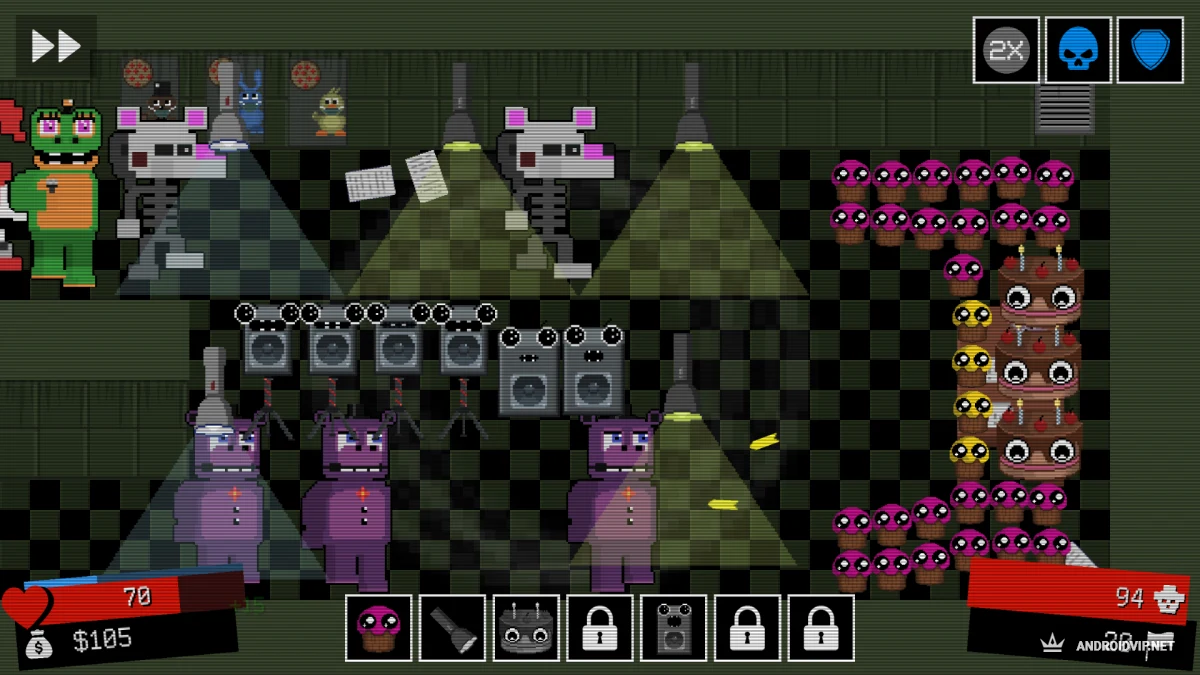
Task: Use the blue skull power-up
Action: (x=1078, y=50)
